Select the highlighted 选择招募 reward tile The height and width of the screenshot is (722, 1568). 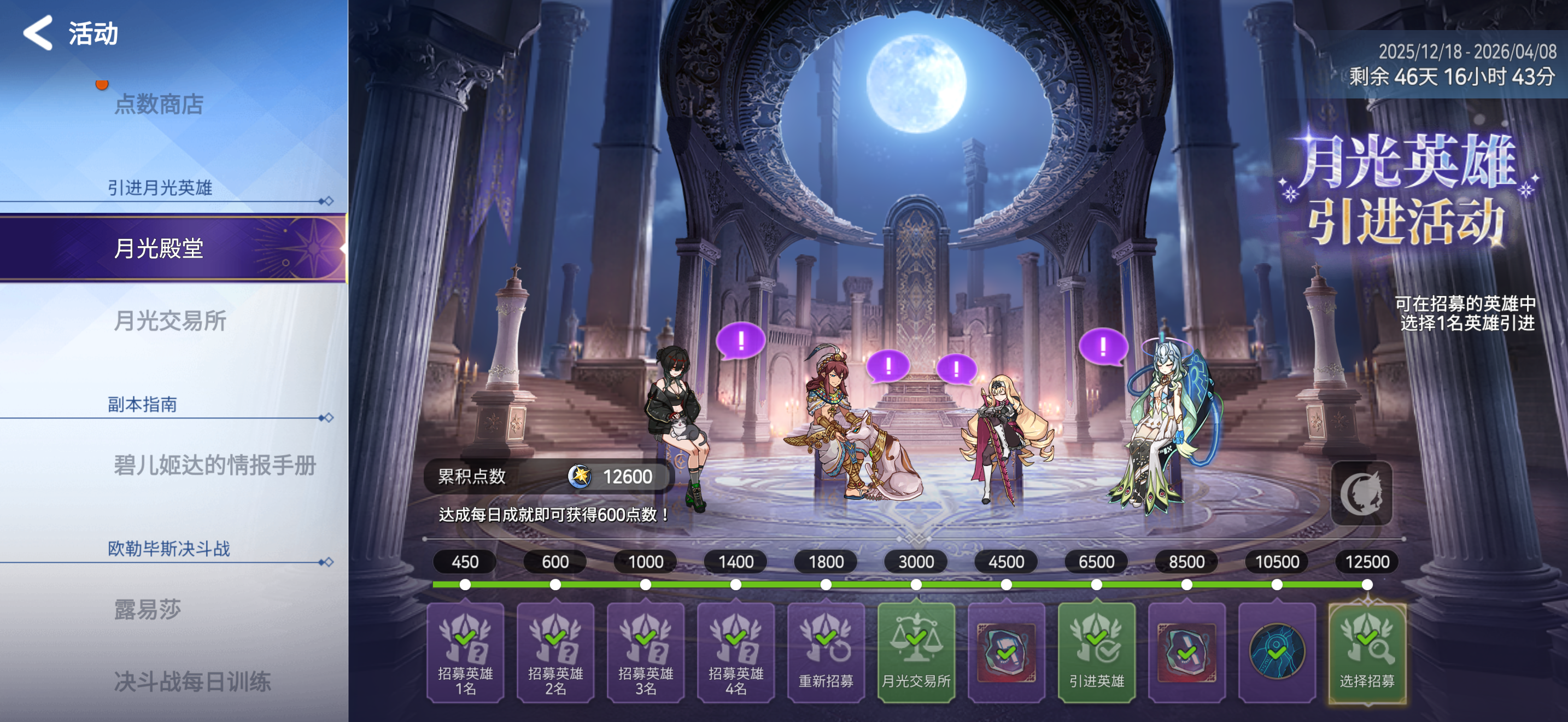[1366, 653]
